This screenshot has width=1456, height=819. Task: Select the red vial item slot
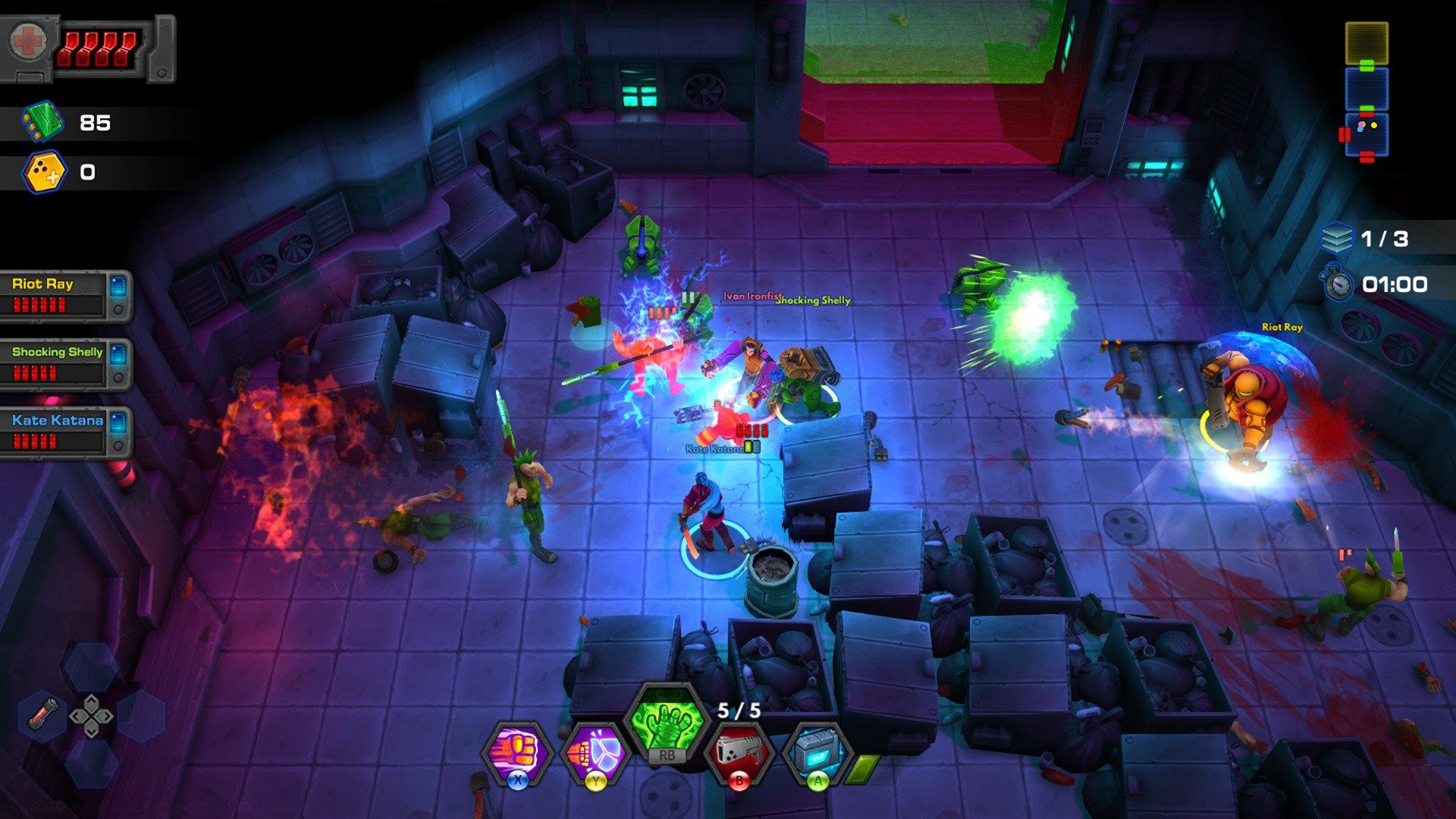(43, 714)
